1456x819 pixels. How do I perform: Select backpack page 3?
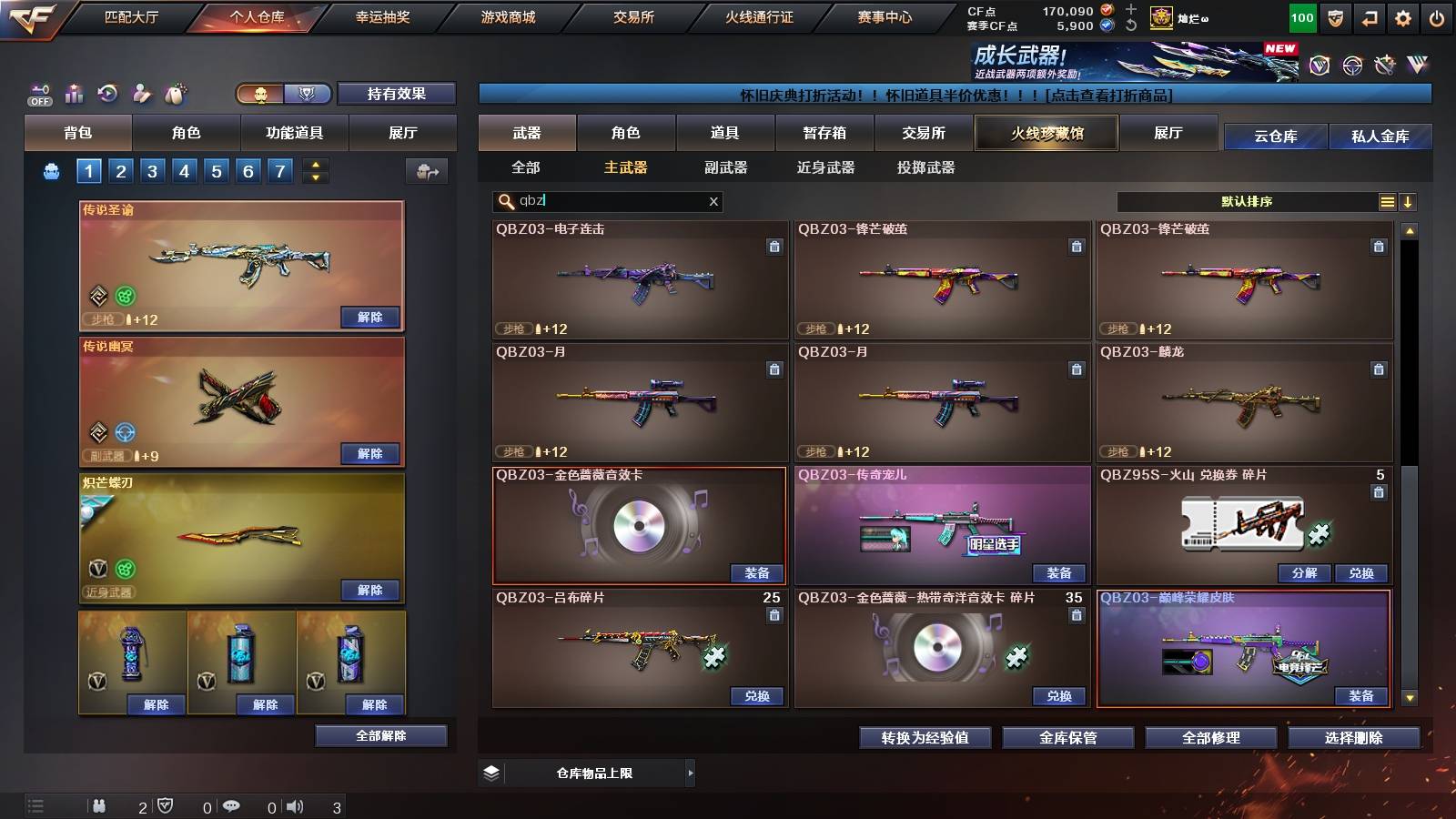tap(152, 170)
